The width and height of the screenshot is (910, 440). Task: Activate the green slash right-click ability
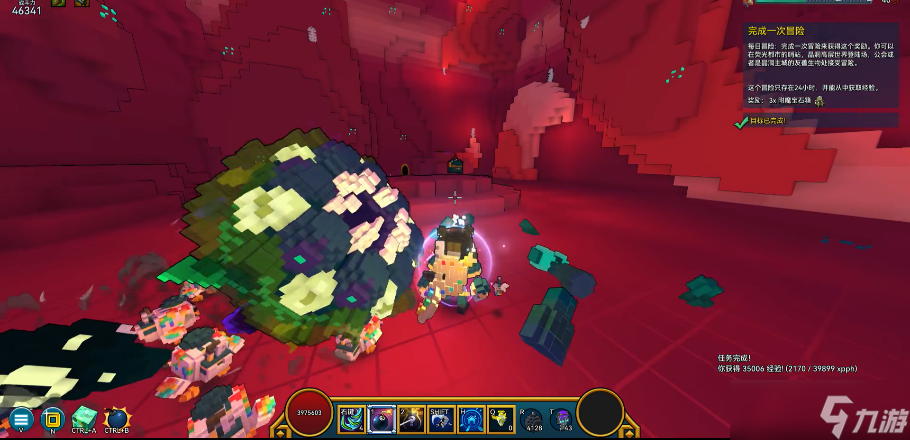(x=353, y=418)
